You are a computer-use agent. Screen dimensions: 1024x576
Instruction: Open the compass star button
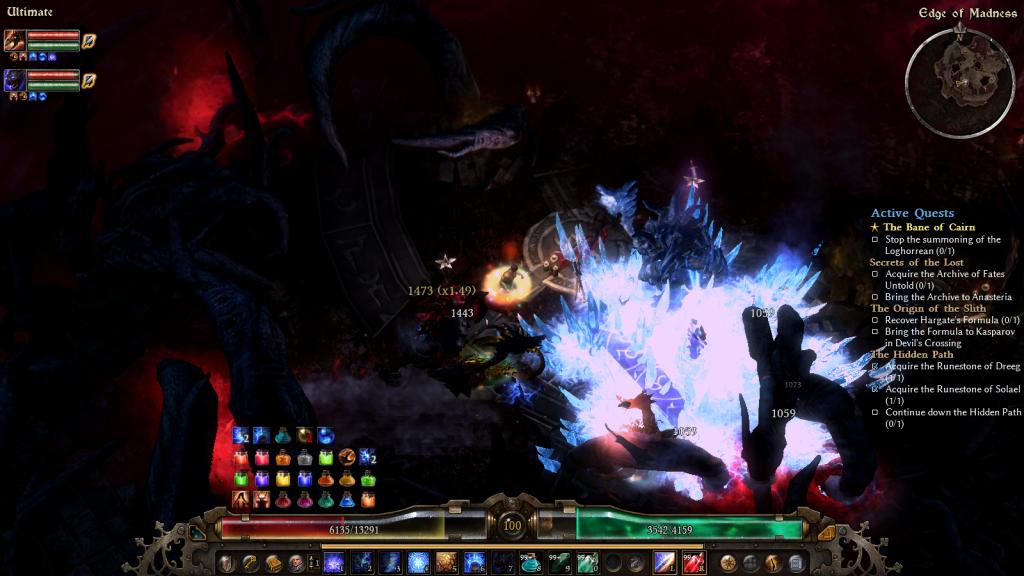pyautogui.click(x=728, y=563)
